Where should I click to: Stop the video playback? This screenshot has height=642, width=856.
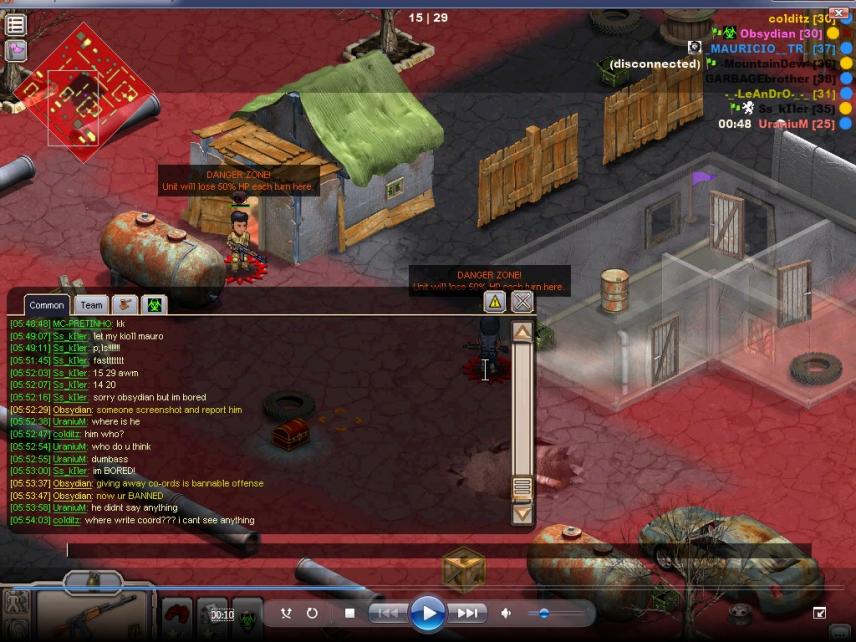coord(349,613)
